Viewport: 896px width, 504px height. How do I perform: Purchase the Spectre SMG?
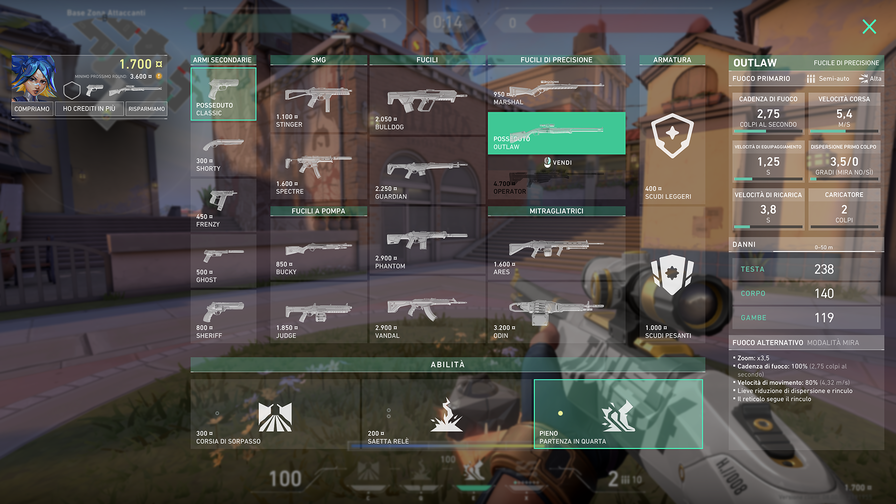318,170
